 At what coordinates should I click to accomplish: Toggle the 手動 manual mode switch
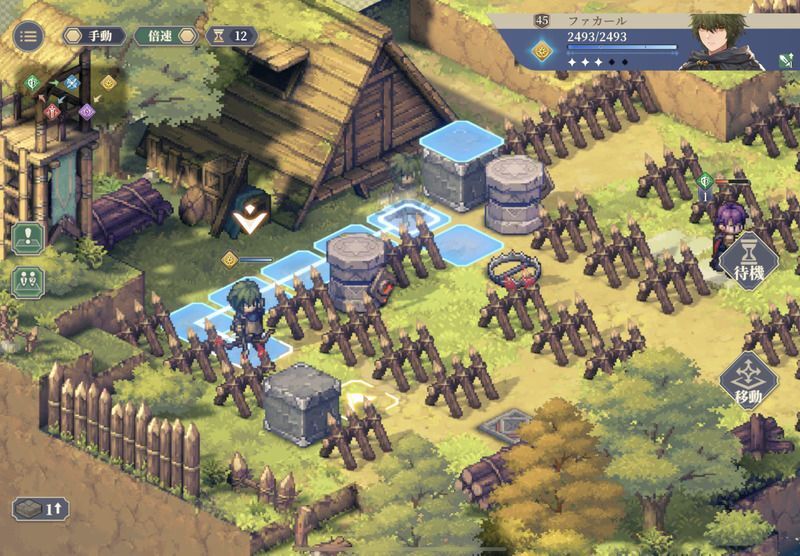94,36
